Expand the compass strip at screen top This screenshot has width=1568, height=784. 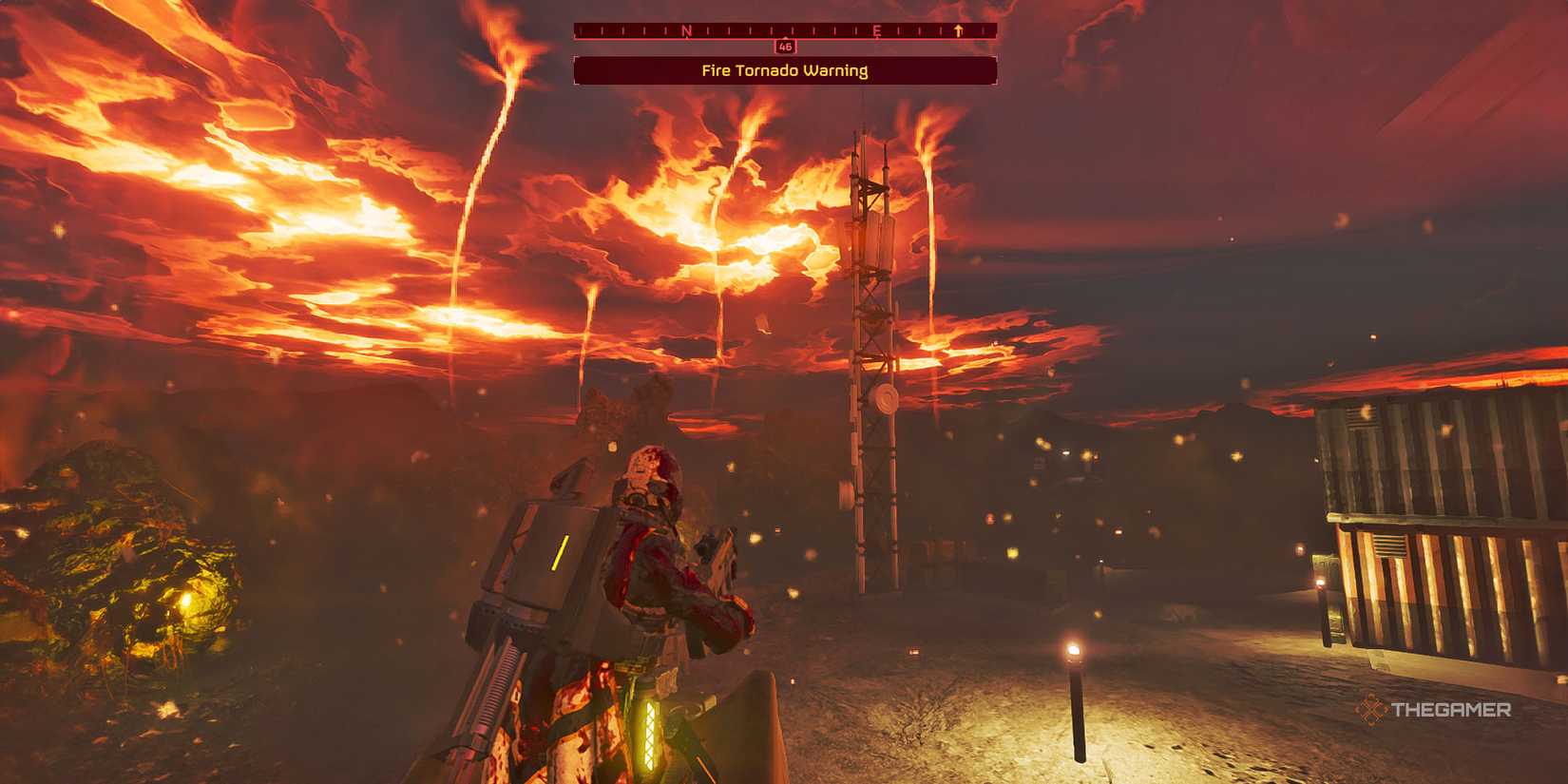[x=784, y=29]
